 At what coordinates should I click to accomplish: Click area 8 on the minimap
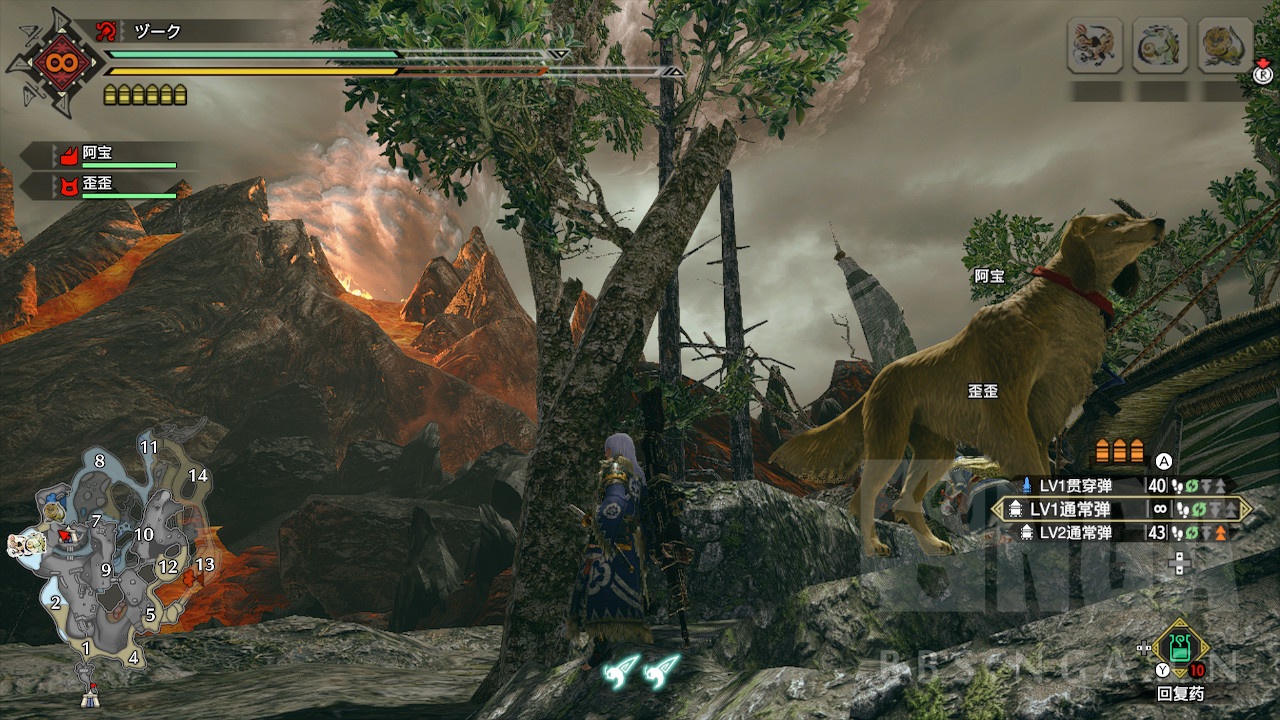click(99, 461)
